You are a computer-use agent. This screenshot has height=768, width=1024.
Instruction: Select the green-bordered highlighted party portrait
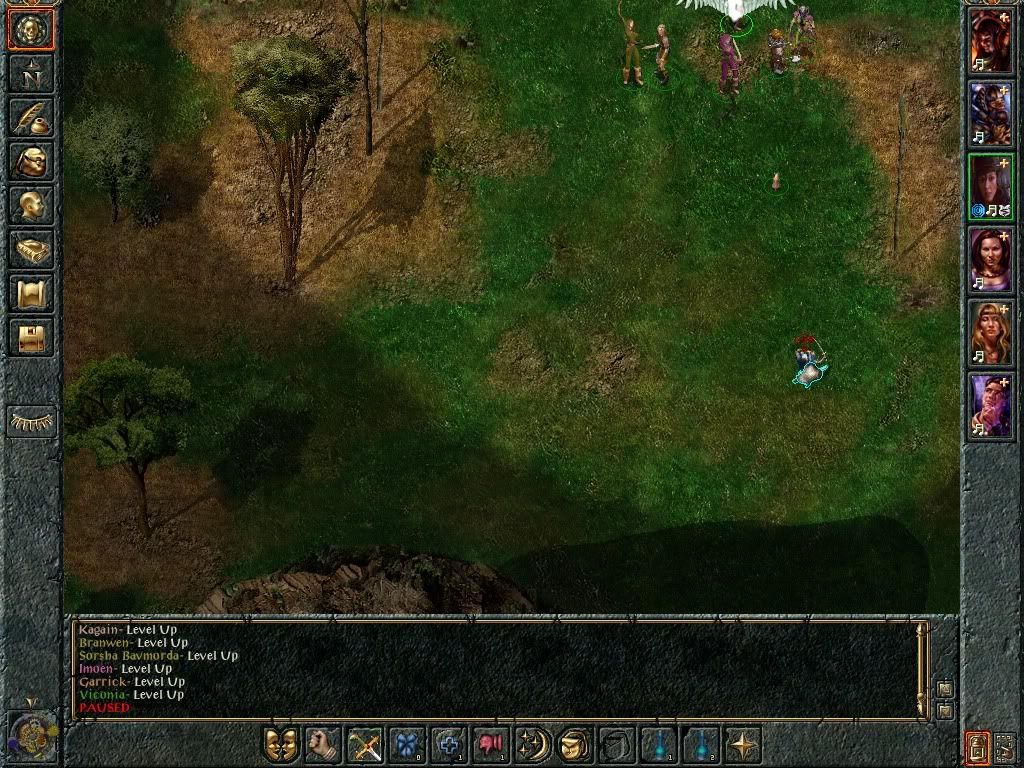pyautogui.click(x=991, y=186)
